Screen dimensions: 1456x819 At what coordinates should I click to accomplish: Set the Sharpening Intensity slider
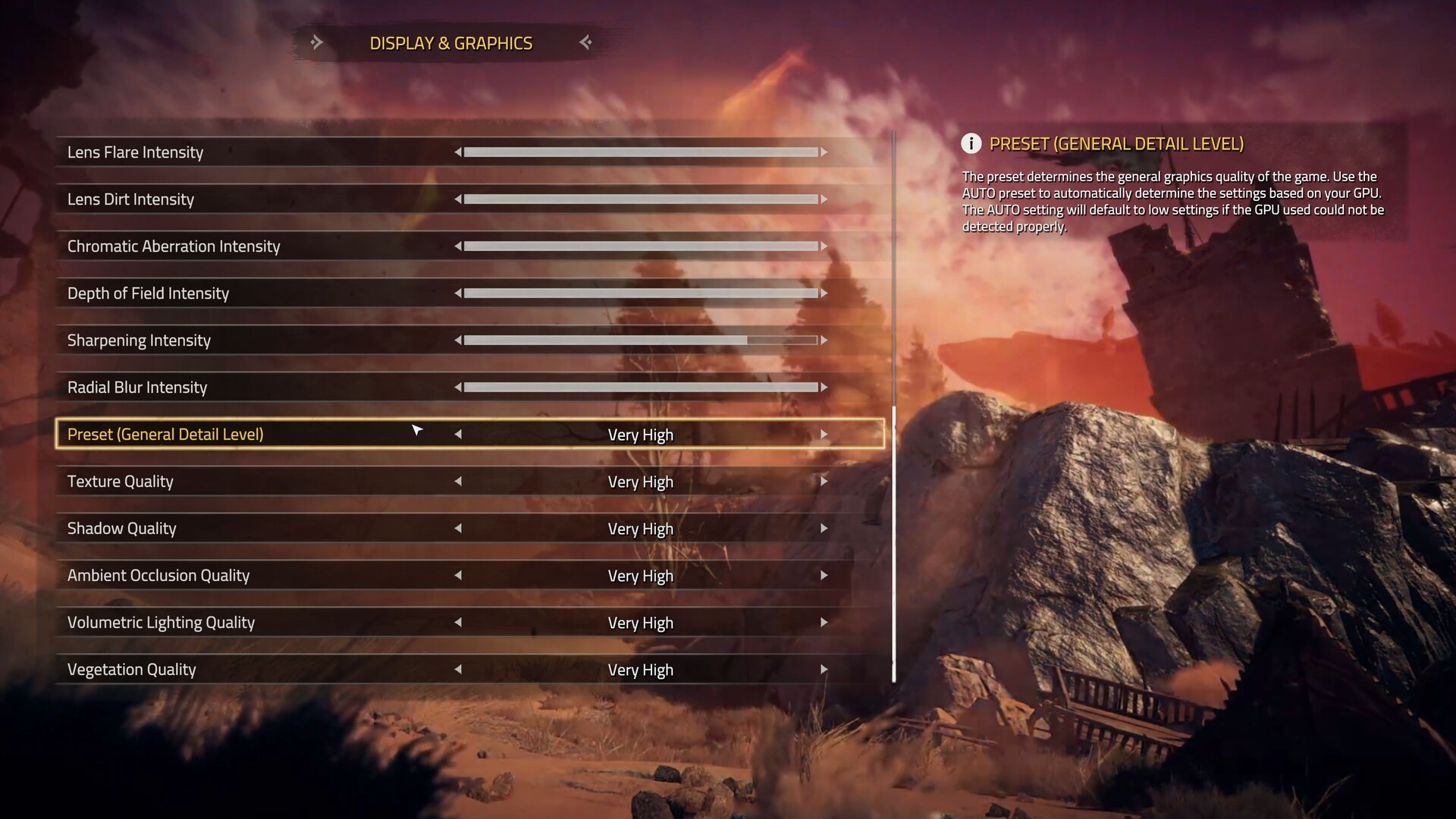tap(641, 340)
